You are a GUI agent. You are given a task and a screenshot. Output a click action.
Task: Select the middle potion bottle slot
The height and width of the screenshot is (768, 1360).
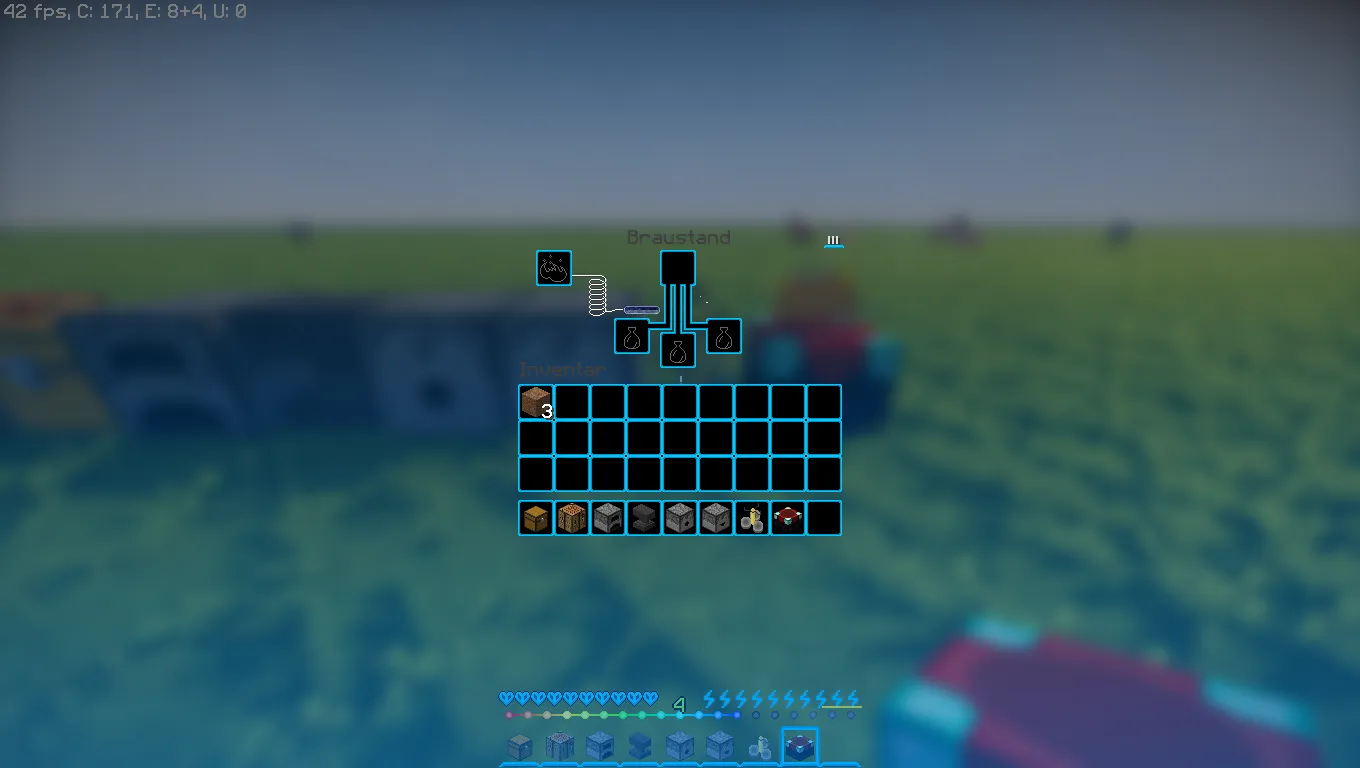pyautogui.click(x=679, y=349)
